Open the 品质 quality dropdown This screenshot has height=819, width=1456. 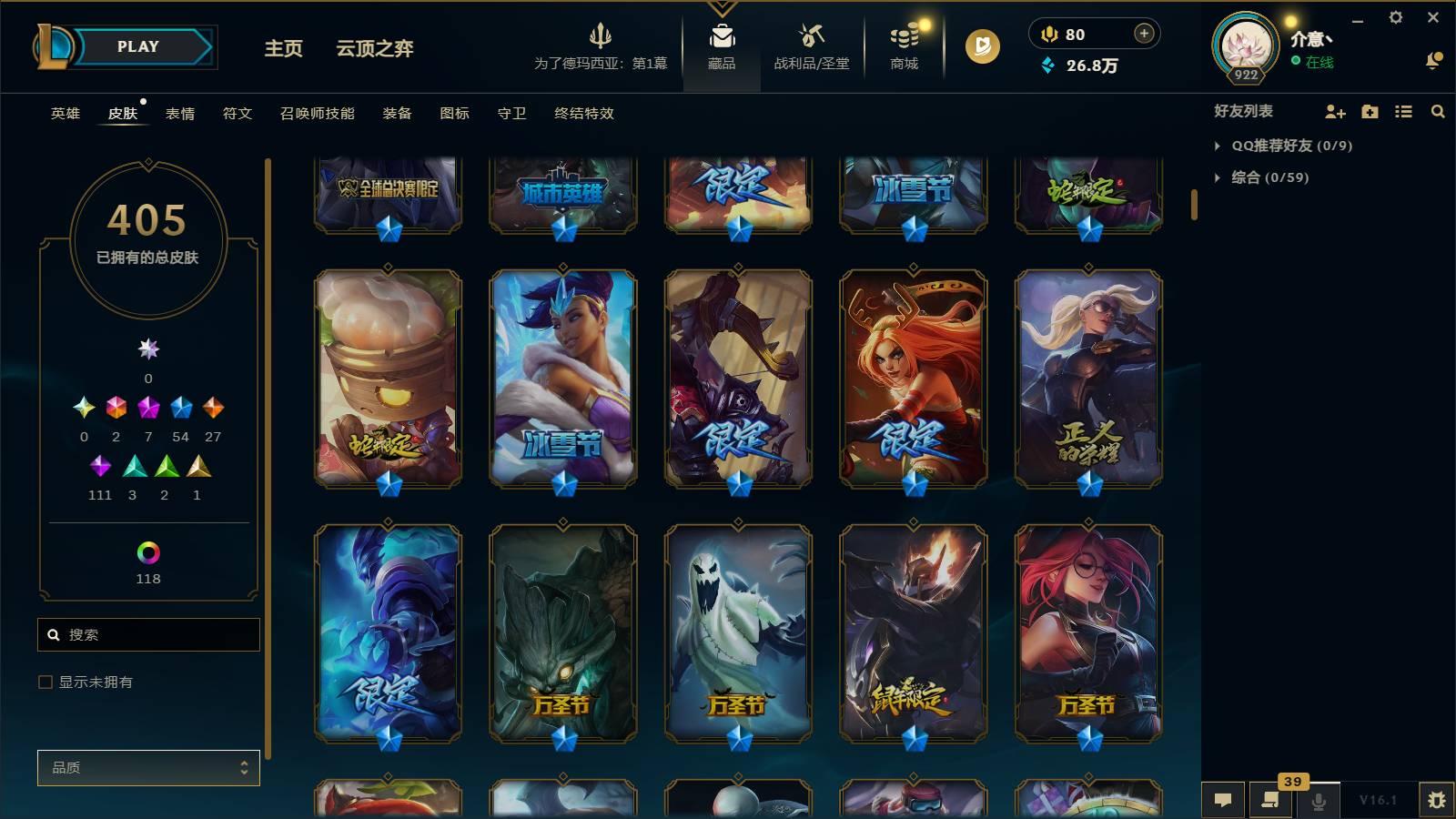[x=148, y=767]
